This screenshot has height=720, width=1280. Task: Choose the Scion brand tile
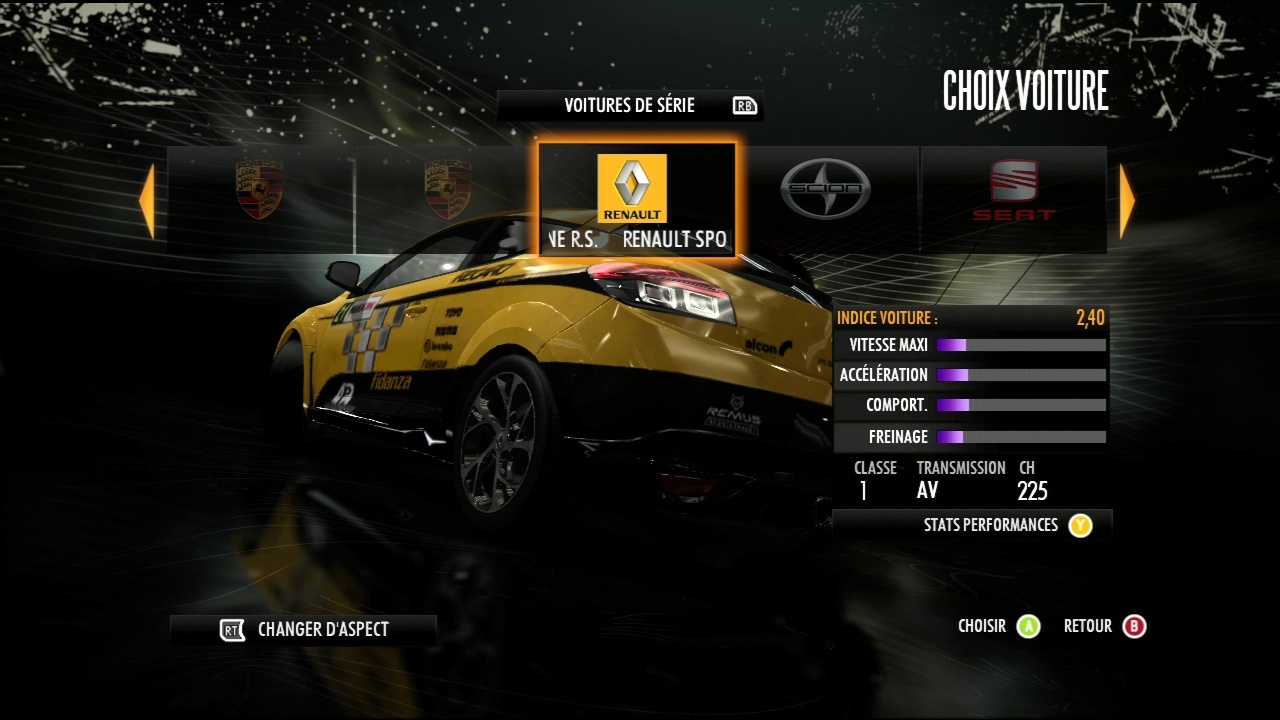pyautogui.click(x=825, y=190)
